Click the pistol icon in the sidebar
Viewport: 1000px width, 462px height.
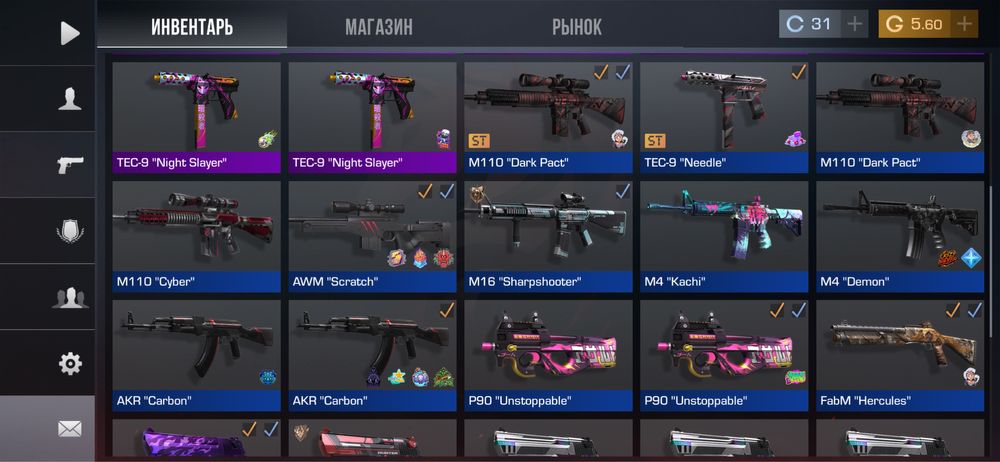(69, 164)
